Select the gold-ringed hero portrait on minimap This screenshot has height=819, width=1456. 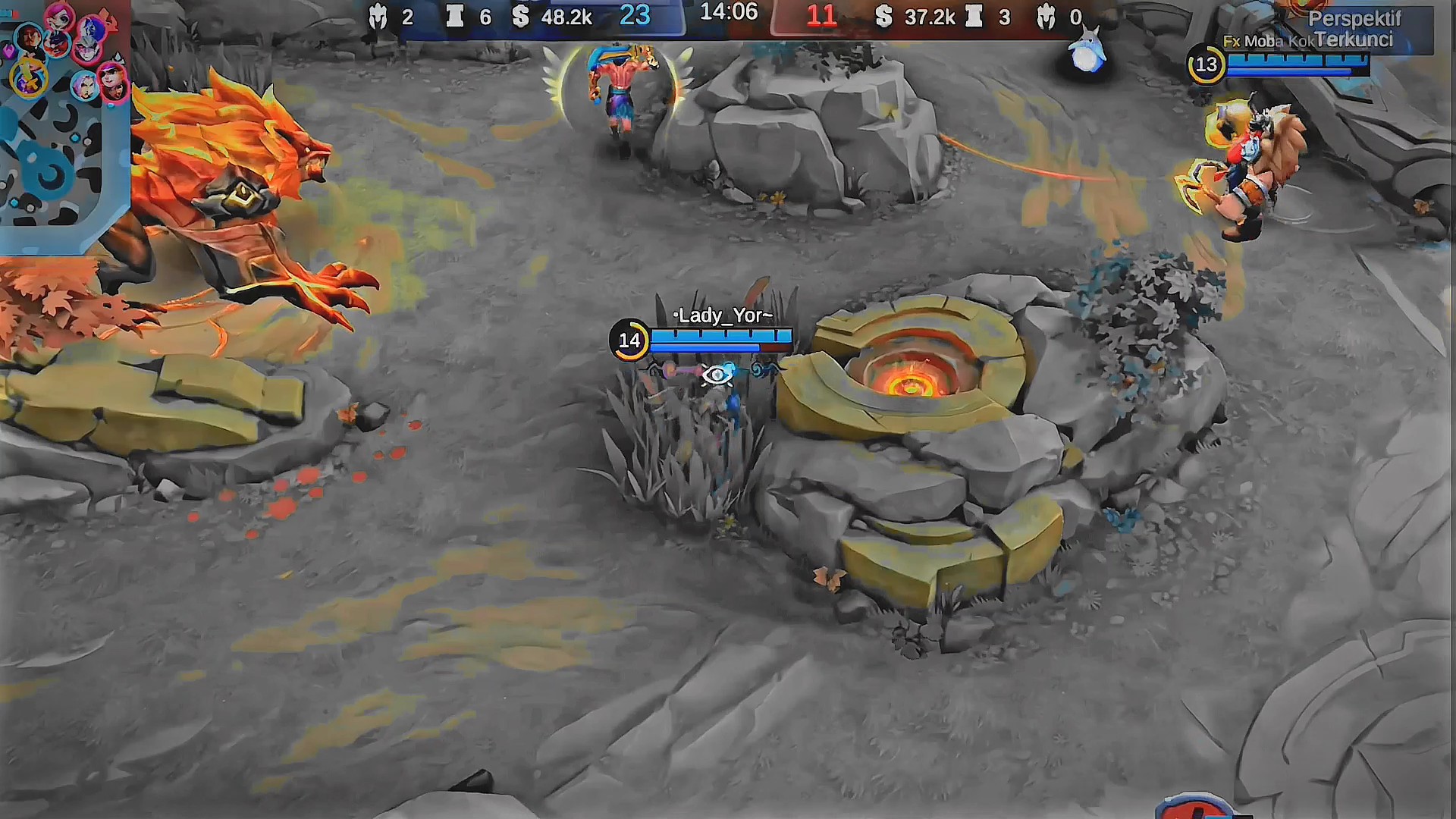(x=29, y=78)
